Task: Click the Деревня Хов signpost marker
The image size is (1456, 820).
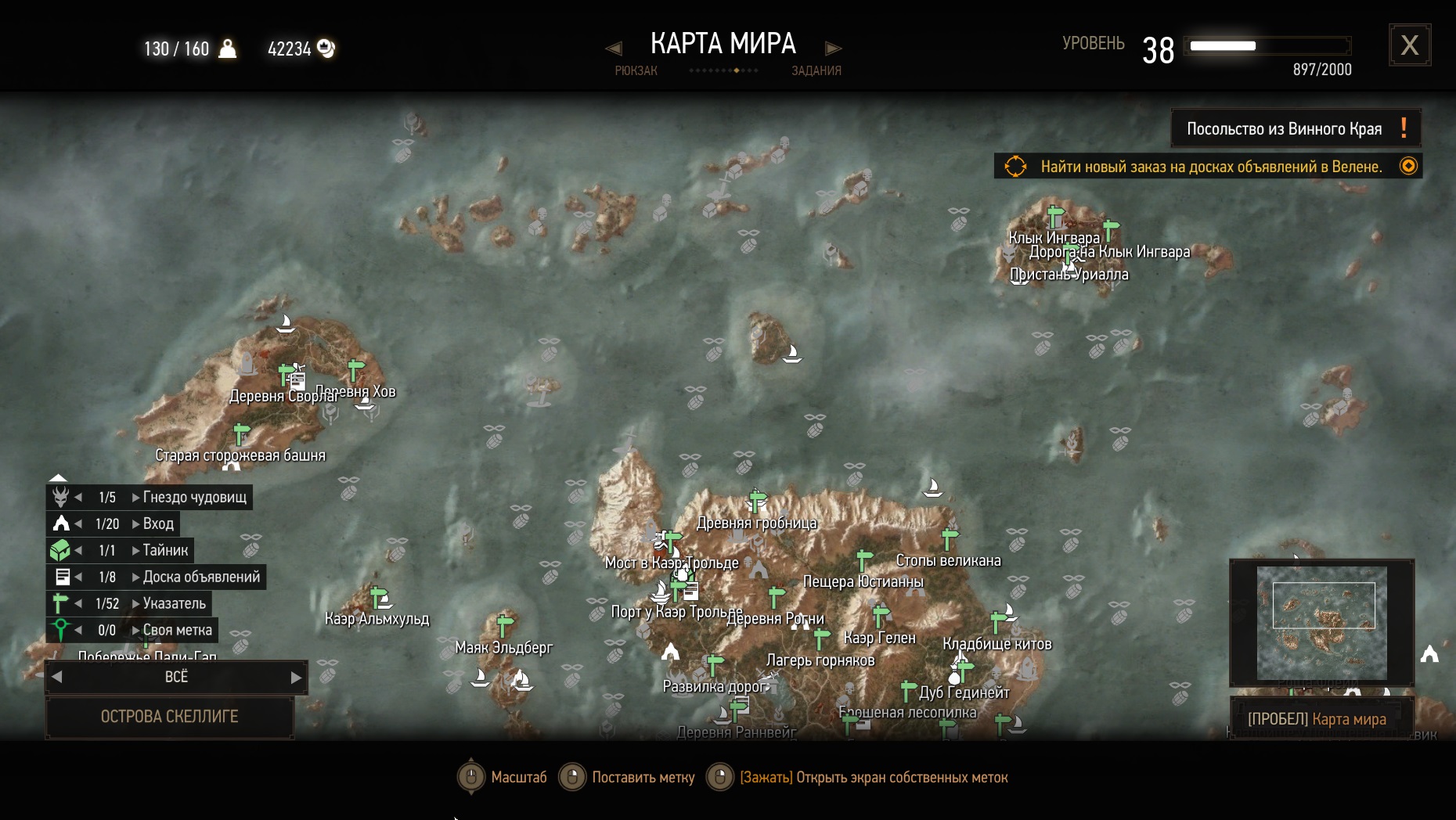Action: point(356,369)
